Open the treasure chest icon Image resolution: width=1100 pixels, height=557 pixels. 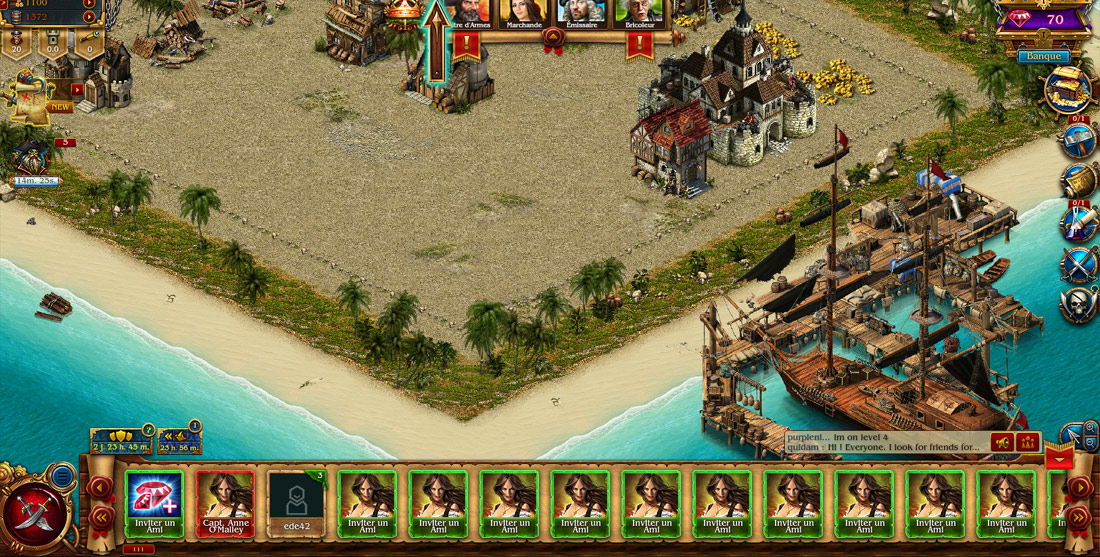pyautogui.click(x=1068, y=90)
